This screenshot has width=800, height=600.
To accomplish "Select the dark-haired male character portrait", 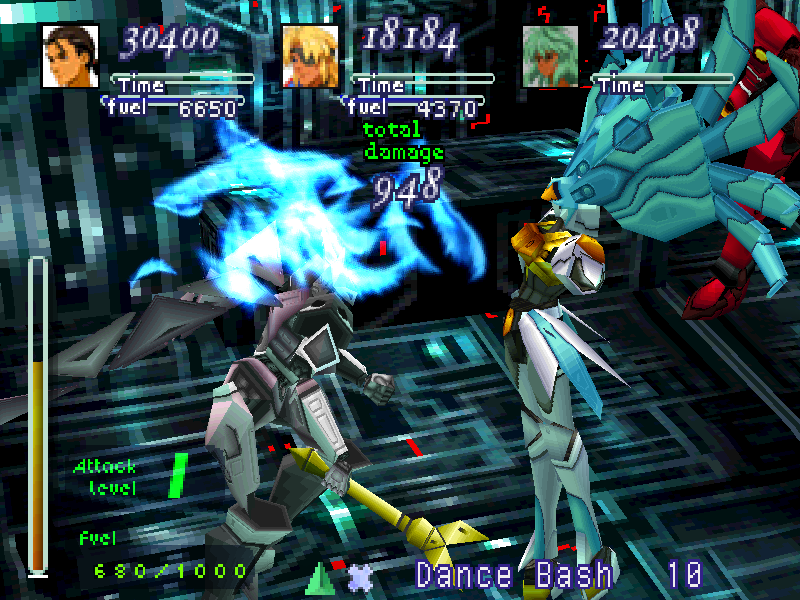I will [x=70, y=56].
